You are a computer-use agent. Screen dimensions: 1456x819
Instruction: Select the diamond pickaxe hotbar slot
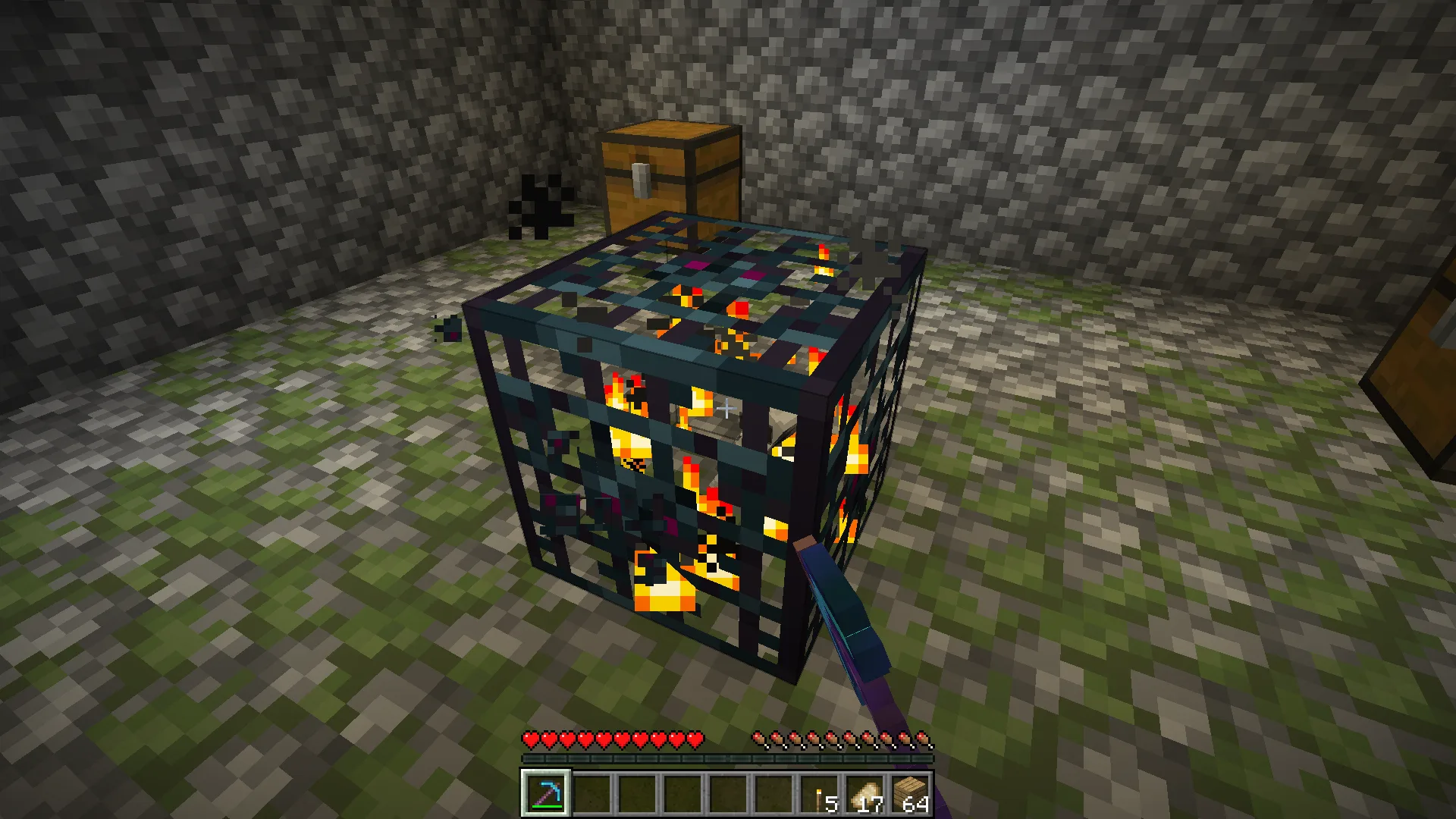click(545, 793)
